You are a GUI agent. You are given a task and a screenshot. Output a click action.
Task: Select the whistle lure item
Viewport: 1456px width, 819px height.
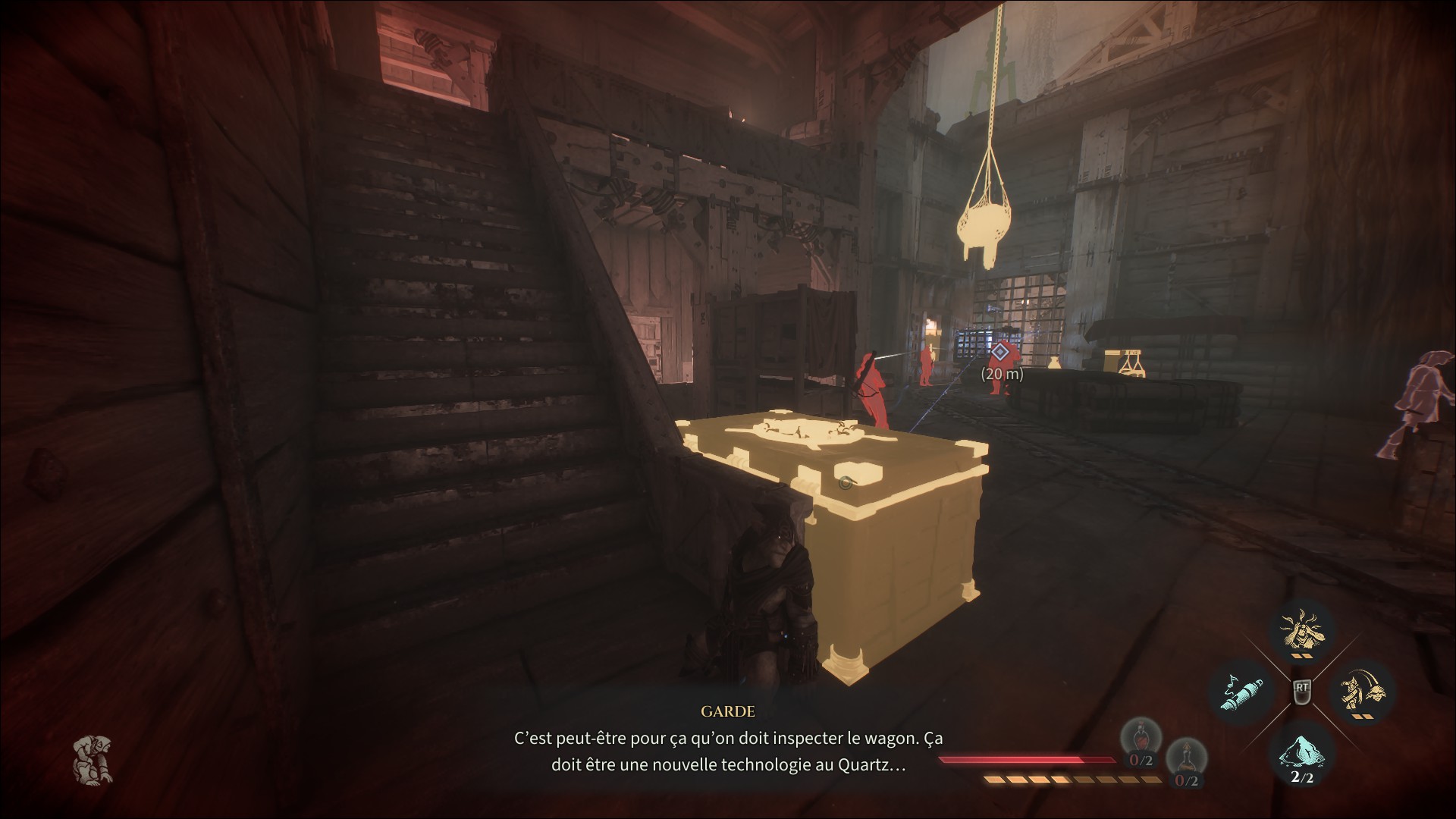[1241, 692]
